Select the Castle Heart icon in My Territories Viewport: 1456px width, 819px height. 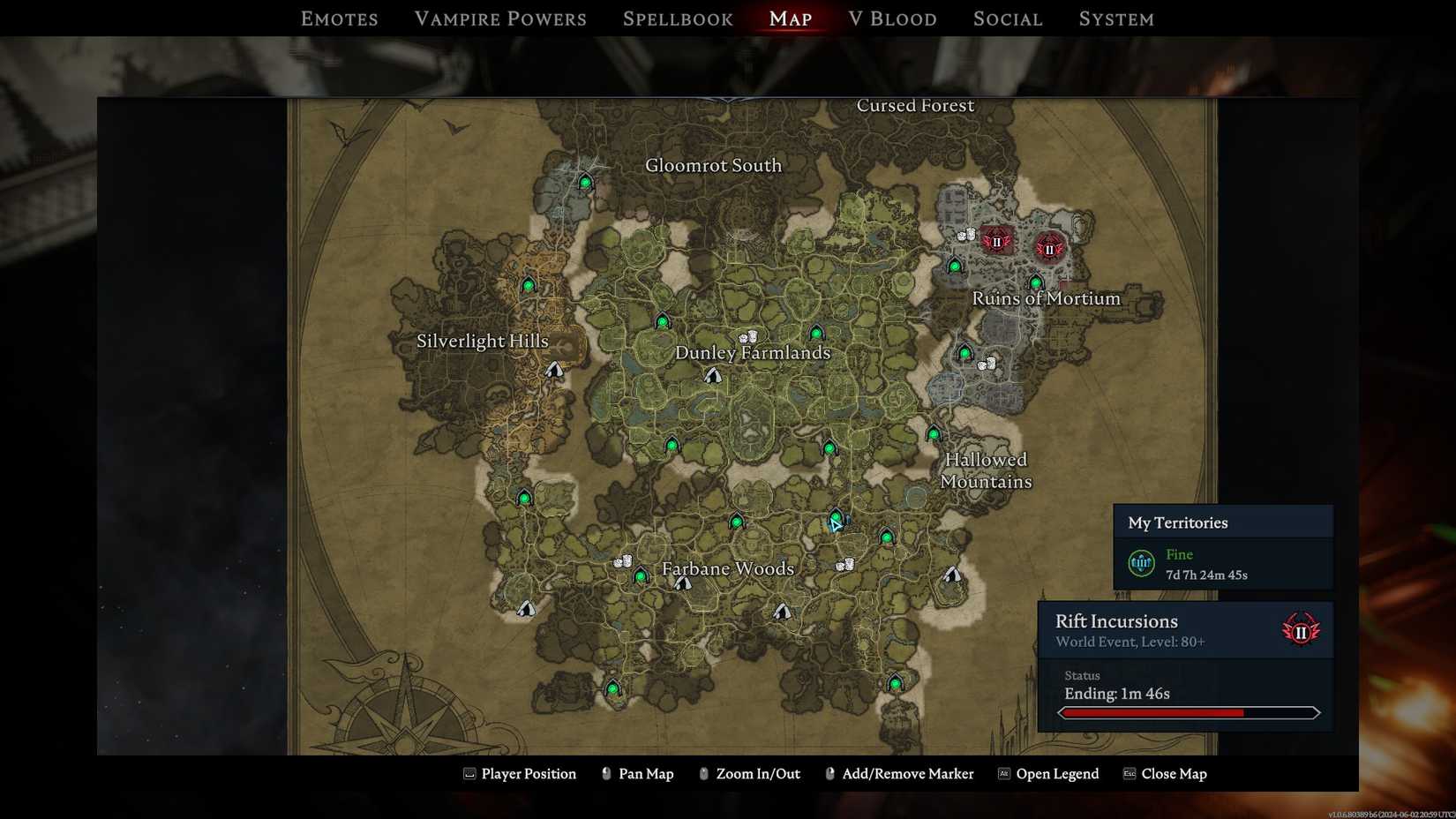[x=1141, y=561]
